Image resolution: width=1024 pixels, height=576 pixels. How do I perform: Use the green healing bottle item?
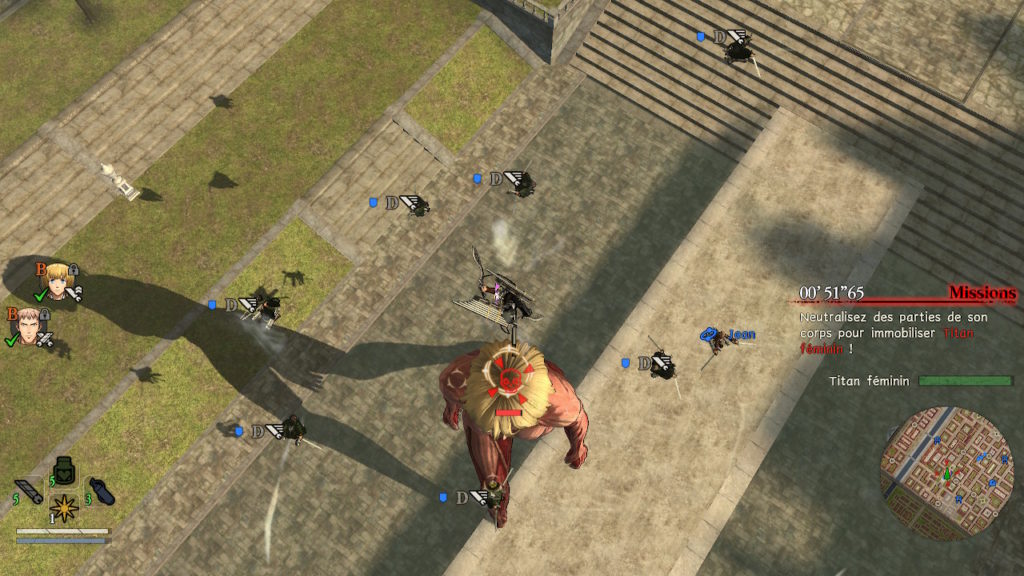click(x=65, y=471)
